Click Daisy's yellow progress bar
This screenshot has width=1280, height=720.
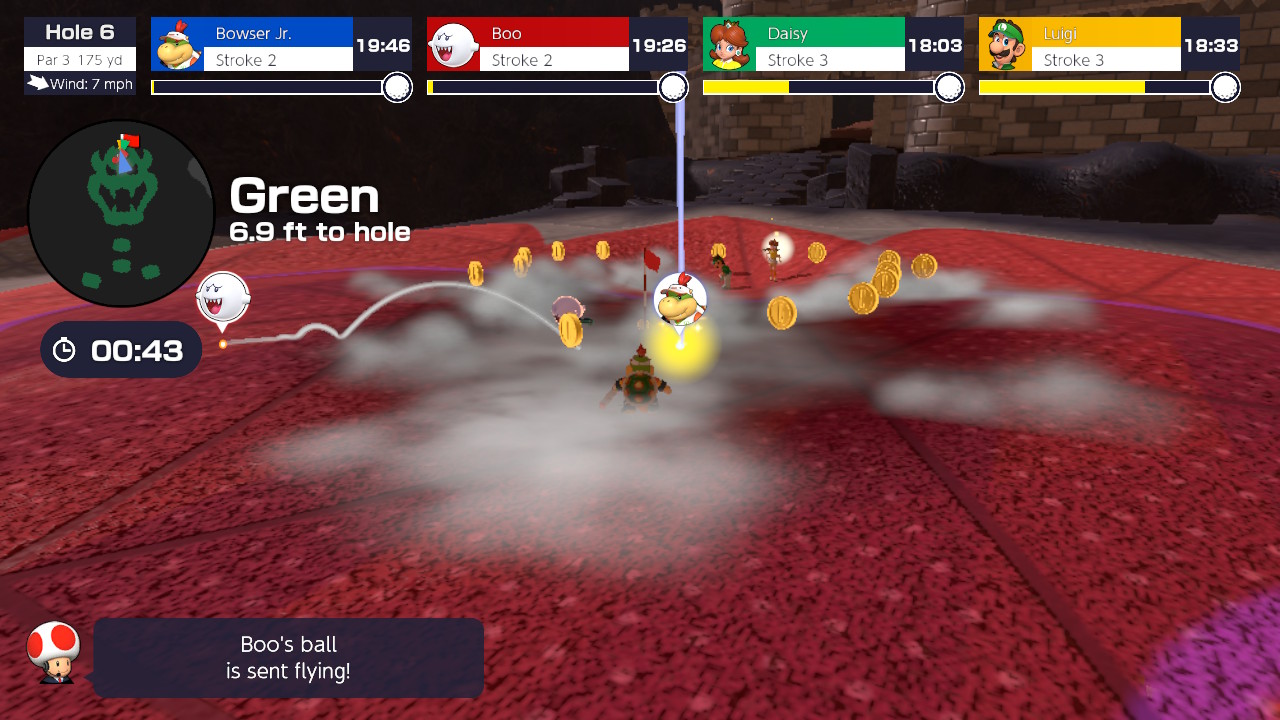click(x=746, y=87)
